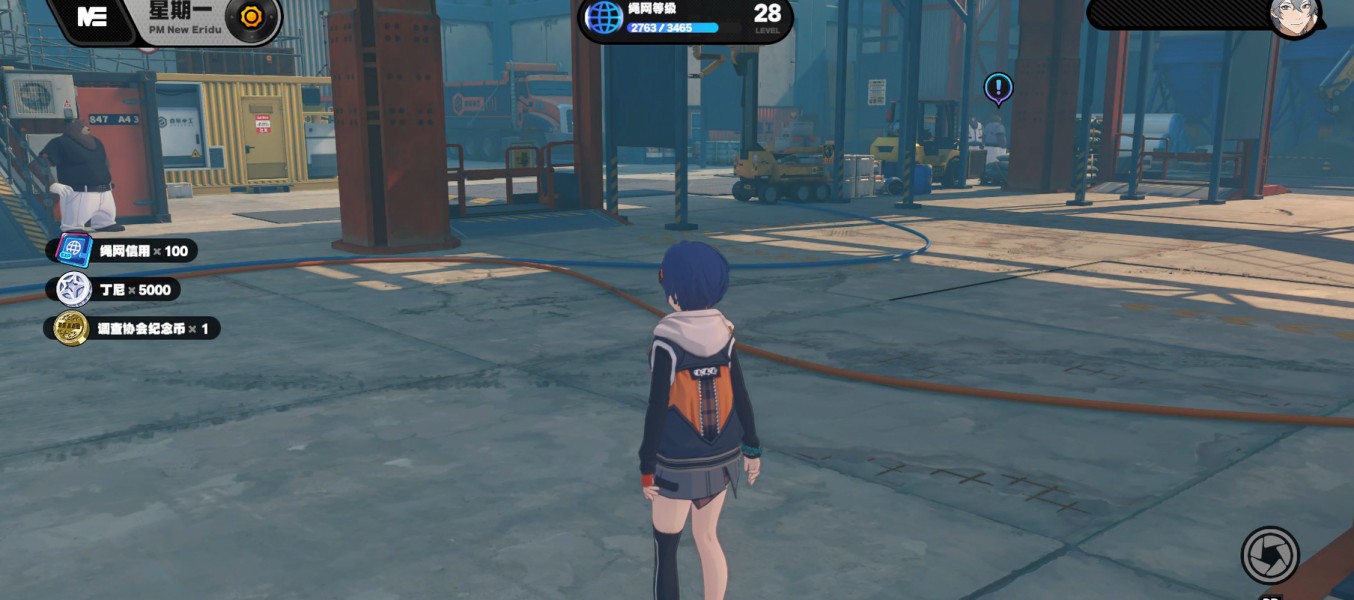Select the character avatar portrait
1354x600 pixels.
[x=1294, y=15]
